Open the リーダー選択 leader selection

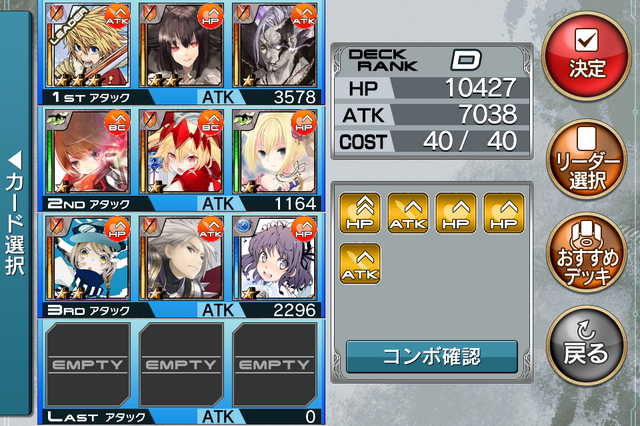[x=585, y=158]
